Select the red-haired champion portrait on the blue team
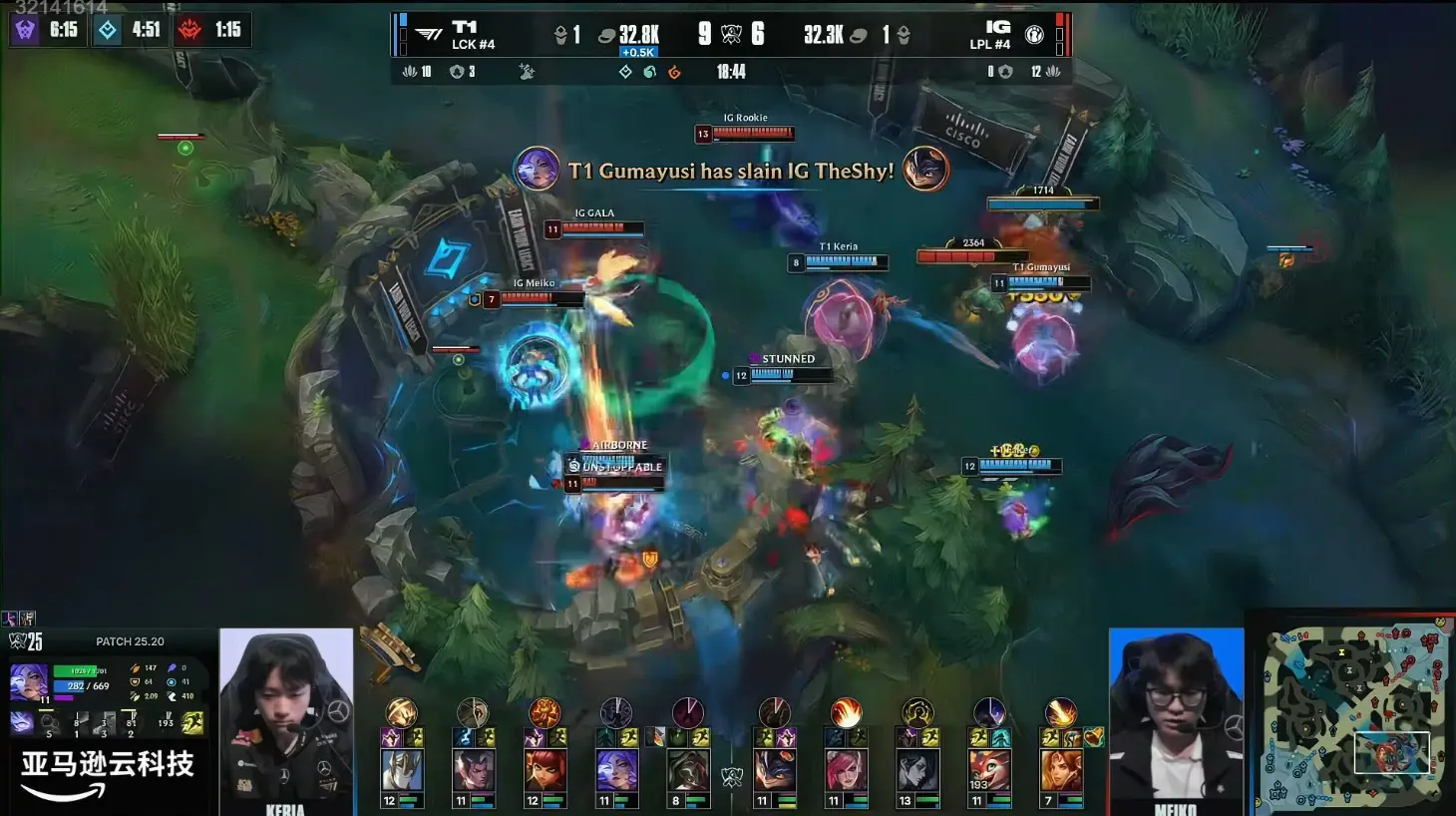Image resolution: width=1456 pixels, height=816 pixels. point(546,770)
